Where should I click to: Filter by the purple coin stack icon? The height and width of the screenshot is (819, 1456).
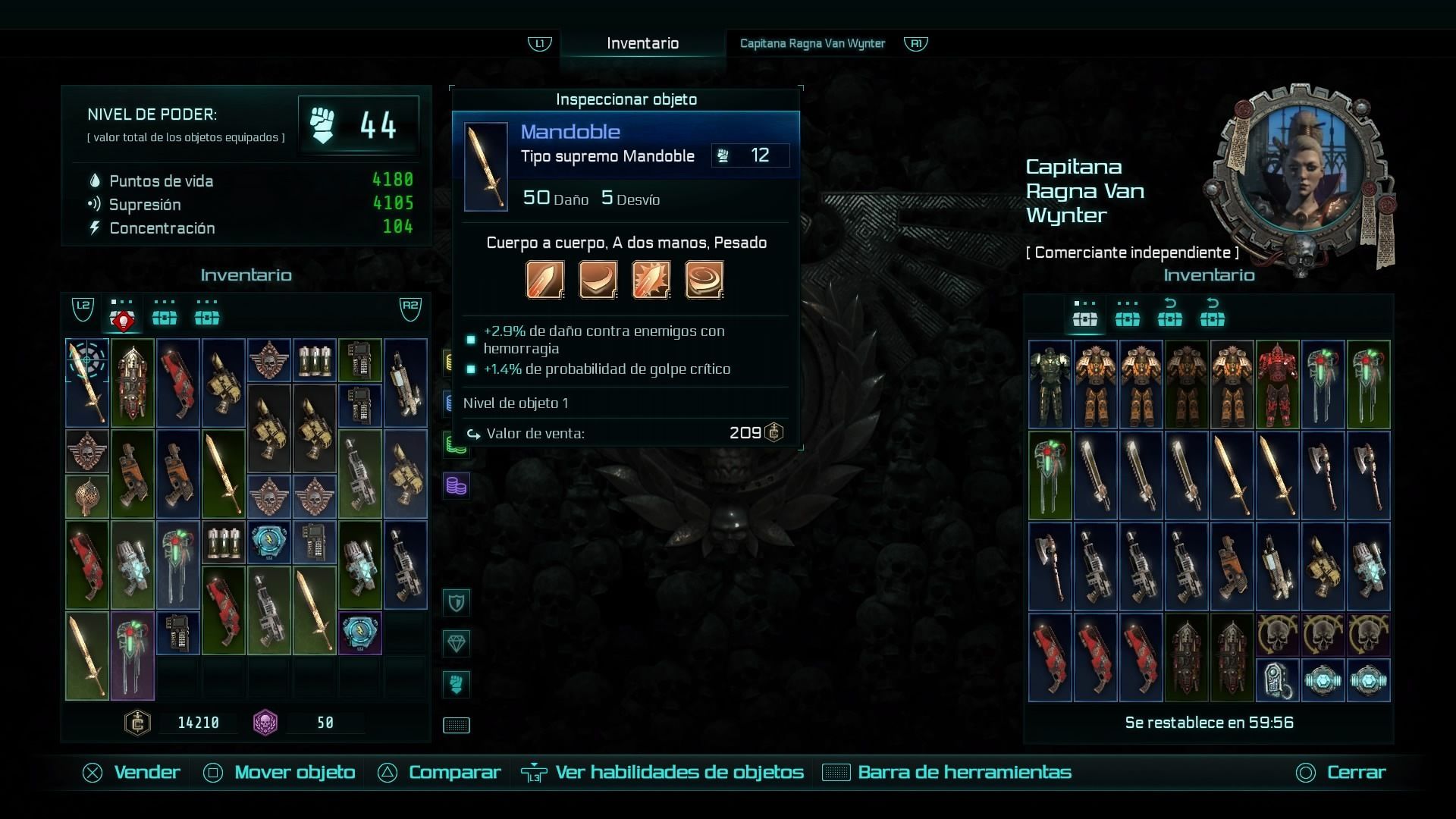[457, 485]
